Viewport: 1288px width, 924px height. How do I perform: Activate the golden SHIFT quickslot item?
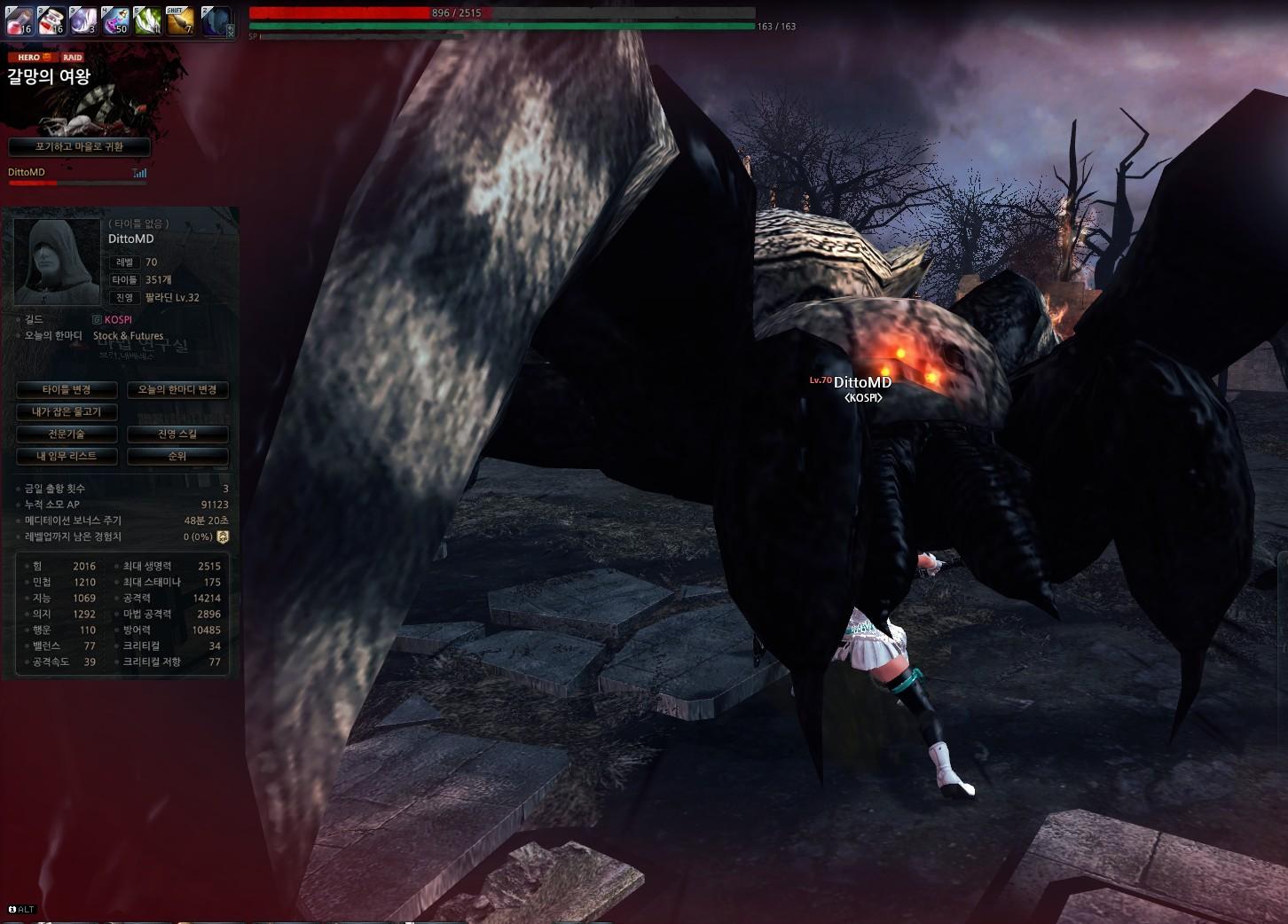coord(180,20)
